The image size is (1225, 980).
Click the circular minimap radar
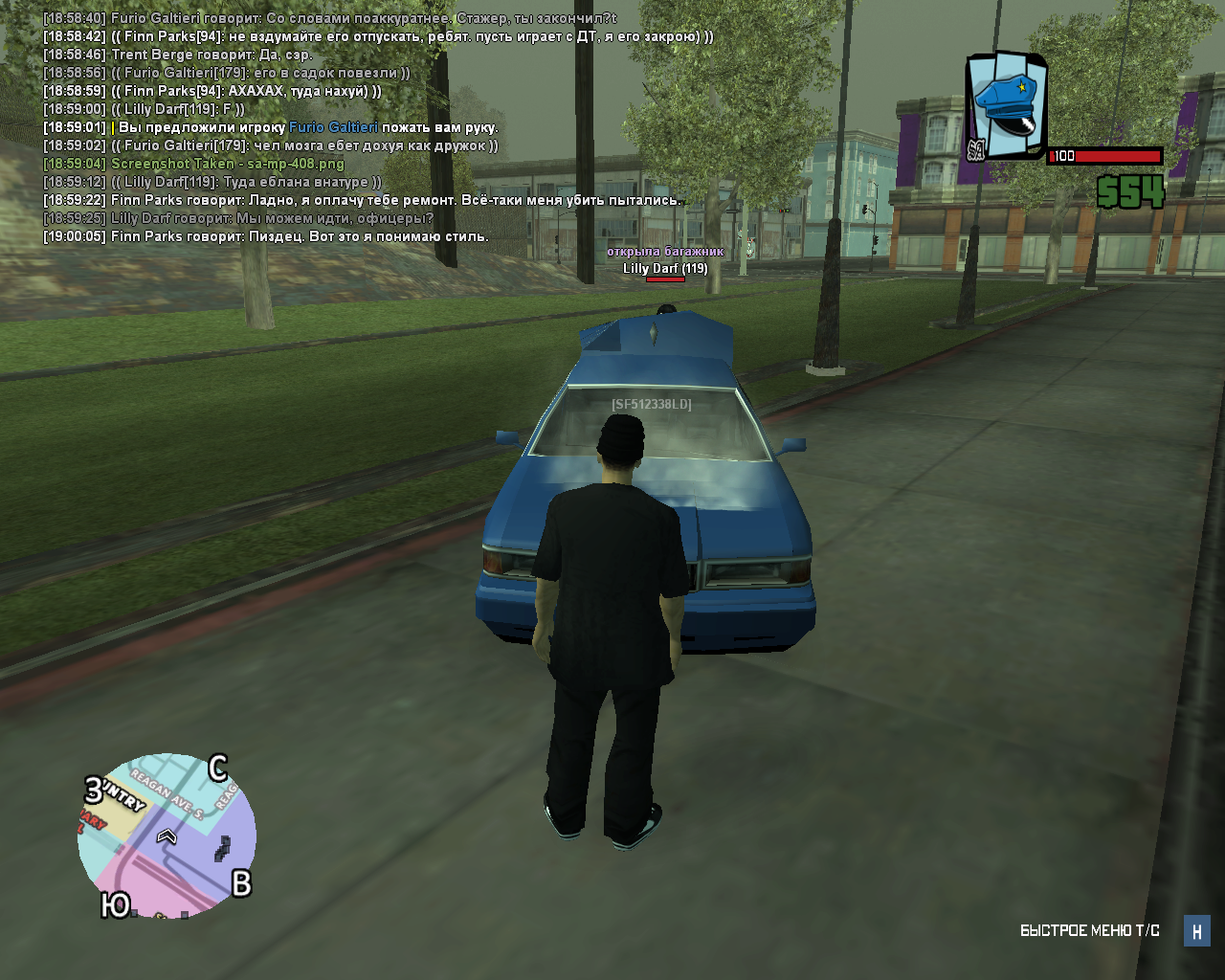(x=167, y=835)
